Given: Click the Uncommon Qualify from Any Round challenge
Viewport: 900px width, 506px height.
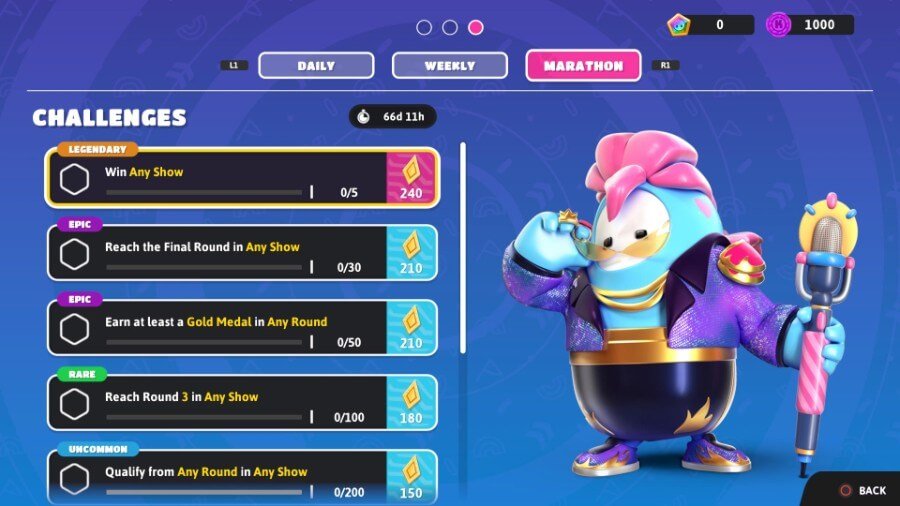Looking at the screenshot, I should pyautogui.click(x=242, y=478).
